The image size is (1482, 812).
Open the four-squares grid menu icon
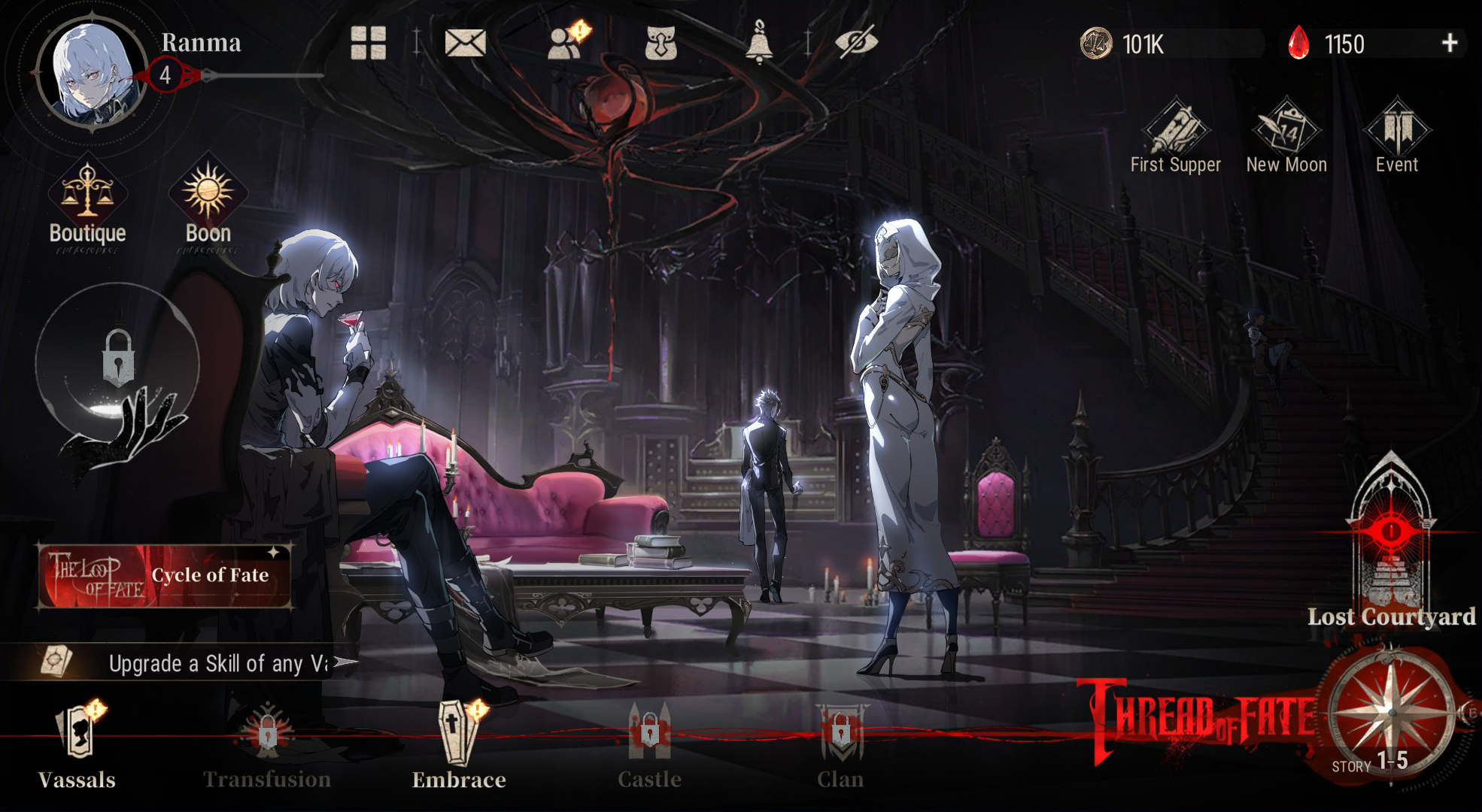click(x=368, y=43)
